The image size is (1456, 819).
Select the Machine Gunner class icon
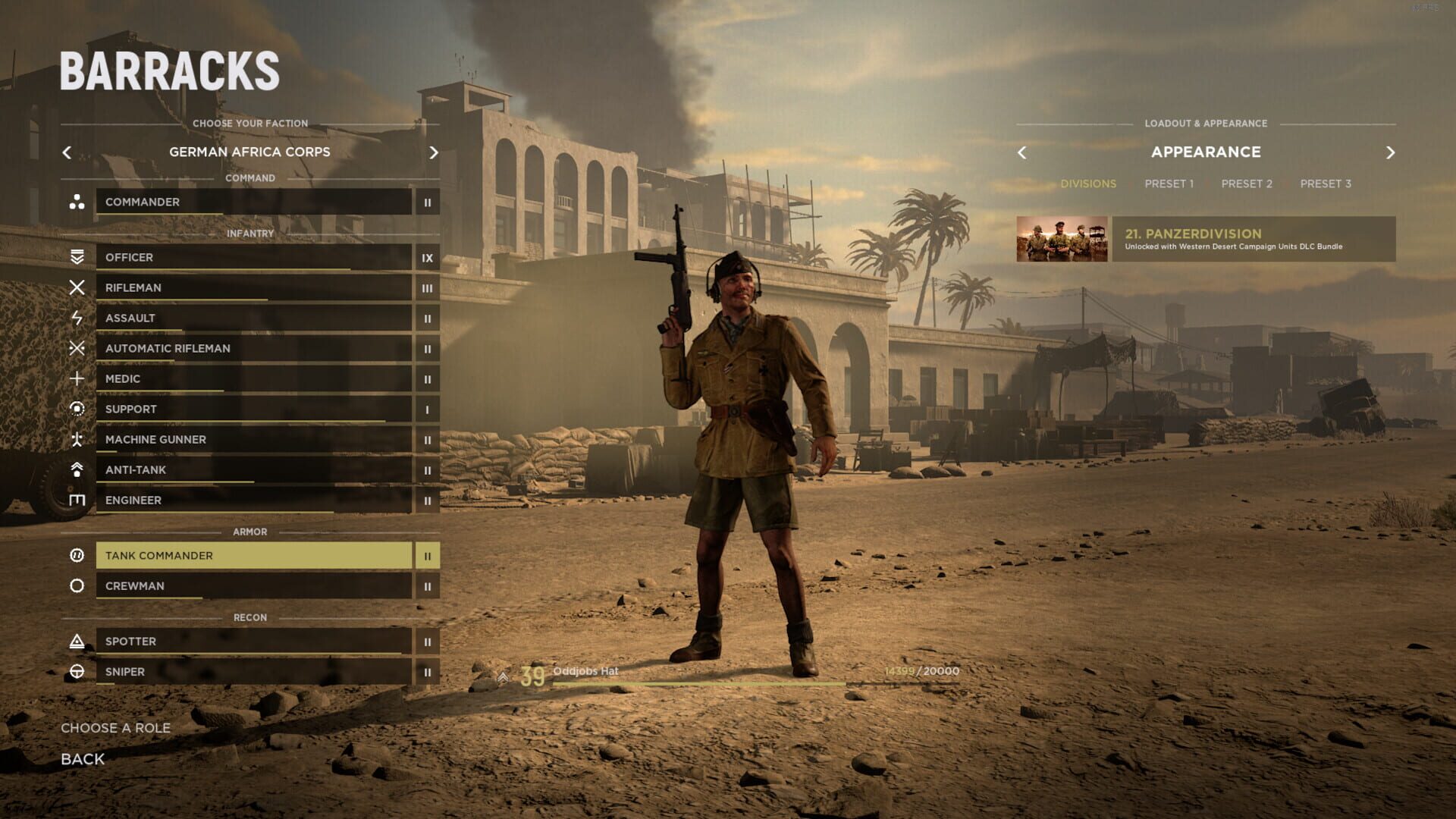pos(78,439)
